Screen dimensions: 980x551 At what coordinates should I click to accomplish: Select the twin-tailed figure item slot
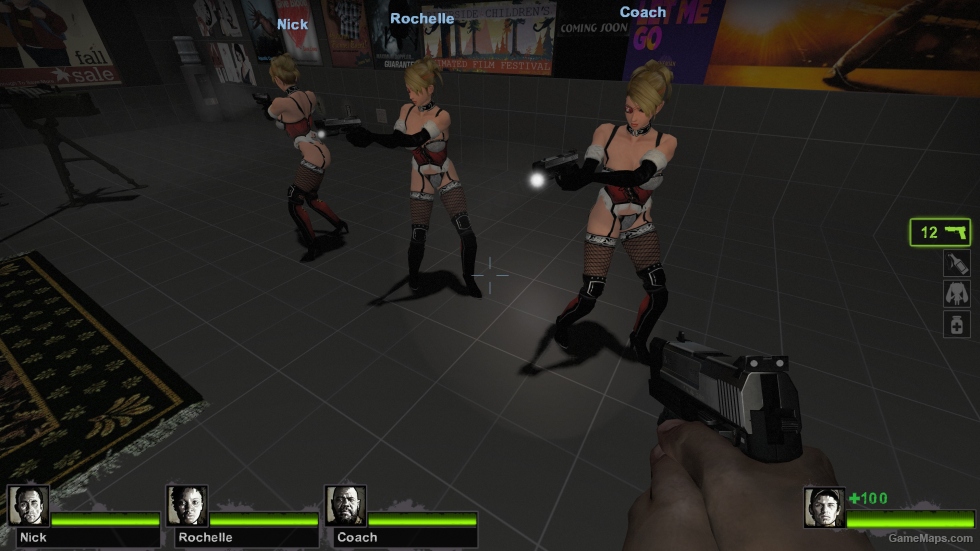pyautogui.click(x=957, y=294)
